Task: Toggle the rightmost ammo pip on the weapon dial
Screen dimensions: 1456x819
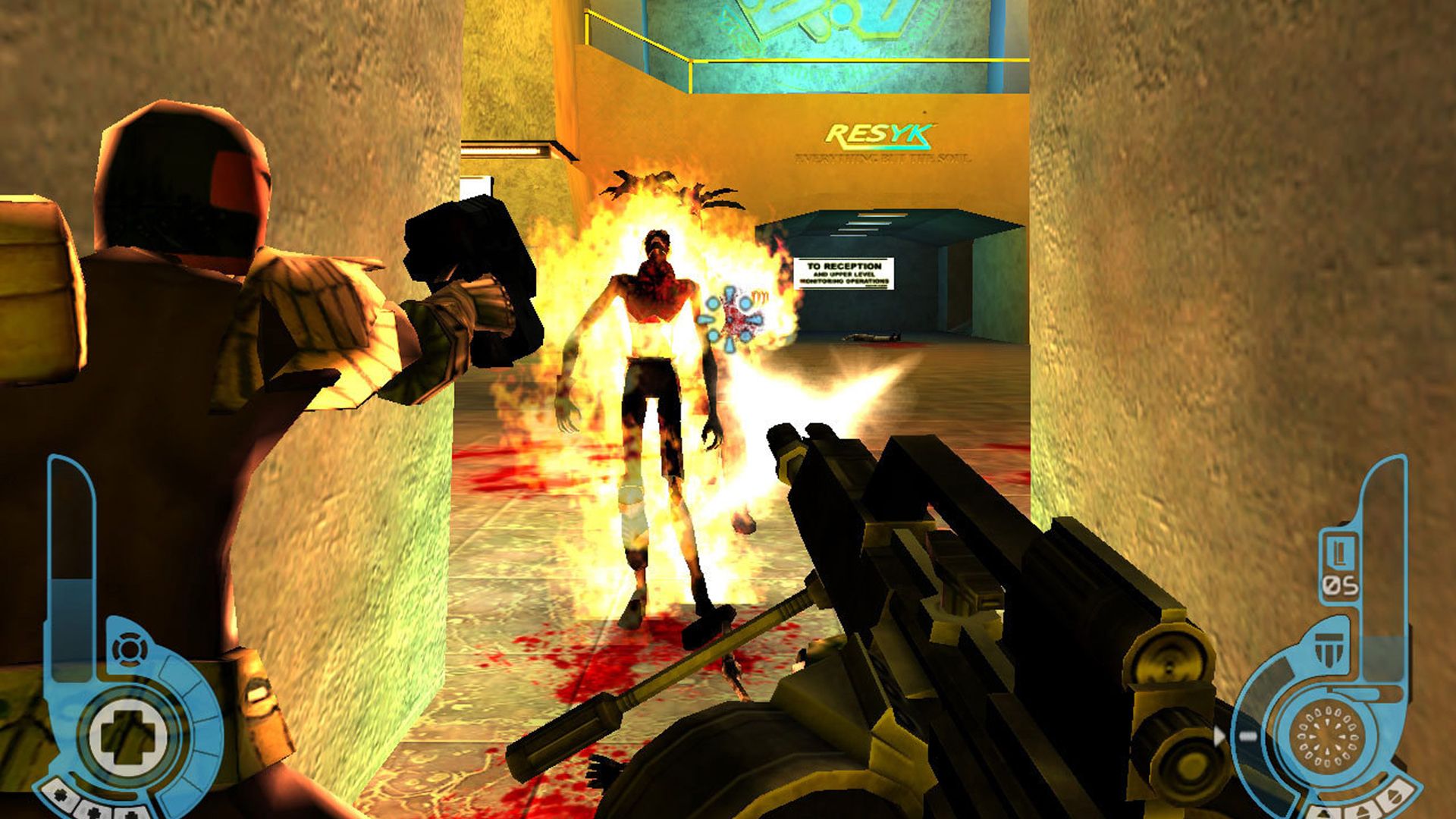Action: point(1395,796)
